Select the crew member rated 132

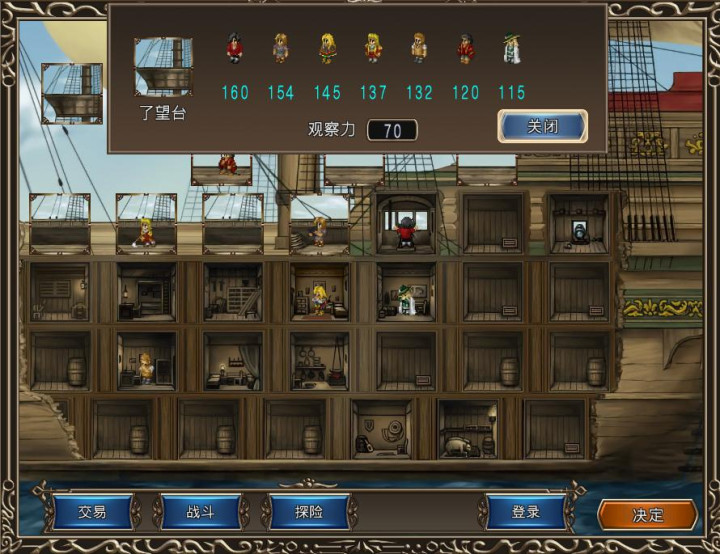click(x=419, y=49)
